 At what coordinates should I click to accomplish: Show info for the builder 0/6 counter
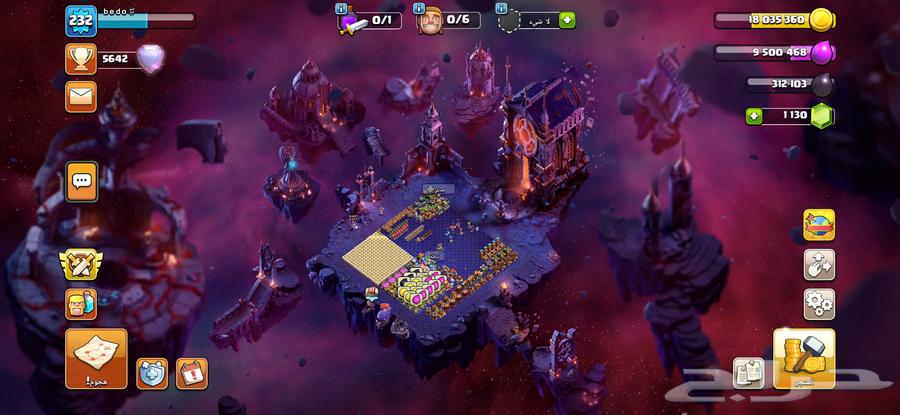pyautogui.click(x=421, y=9)
